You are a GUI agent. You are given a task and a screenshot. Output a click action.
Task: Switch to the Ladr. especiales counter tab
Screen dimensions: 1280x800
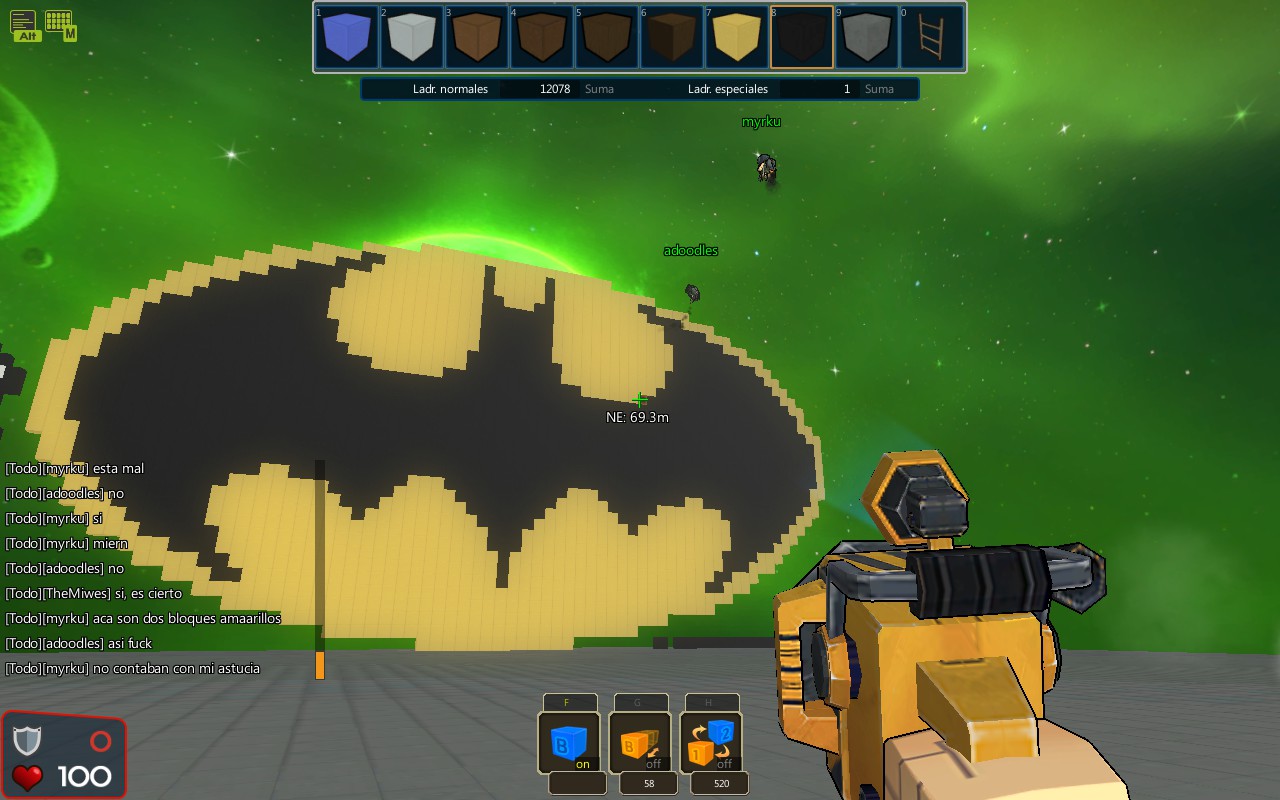(x=729, y=88)
